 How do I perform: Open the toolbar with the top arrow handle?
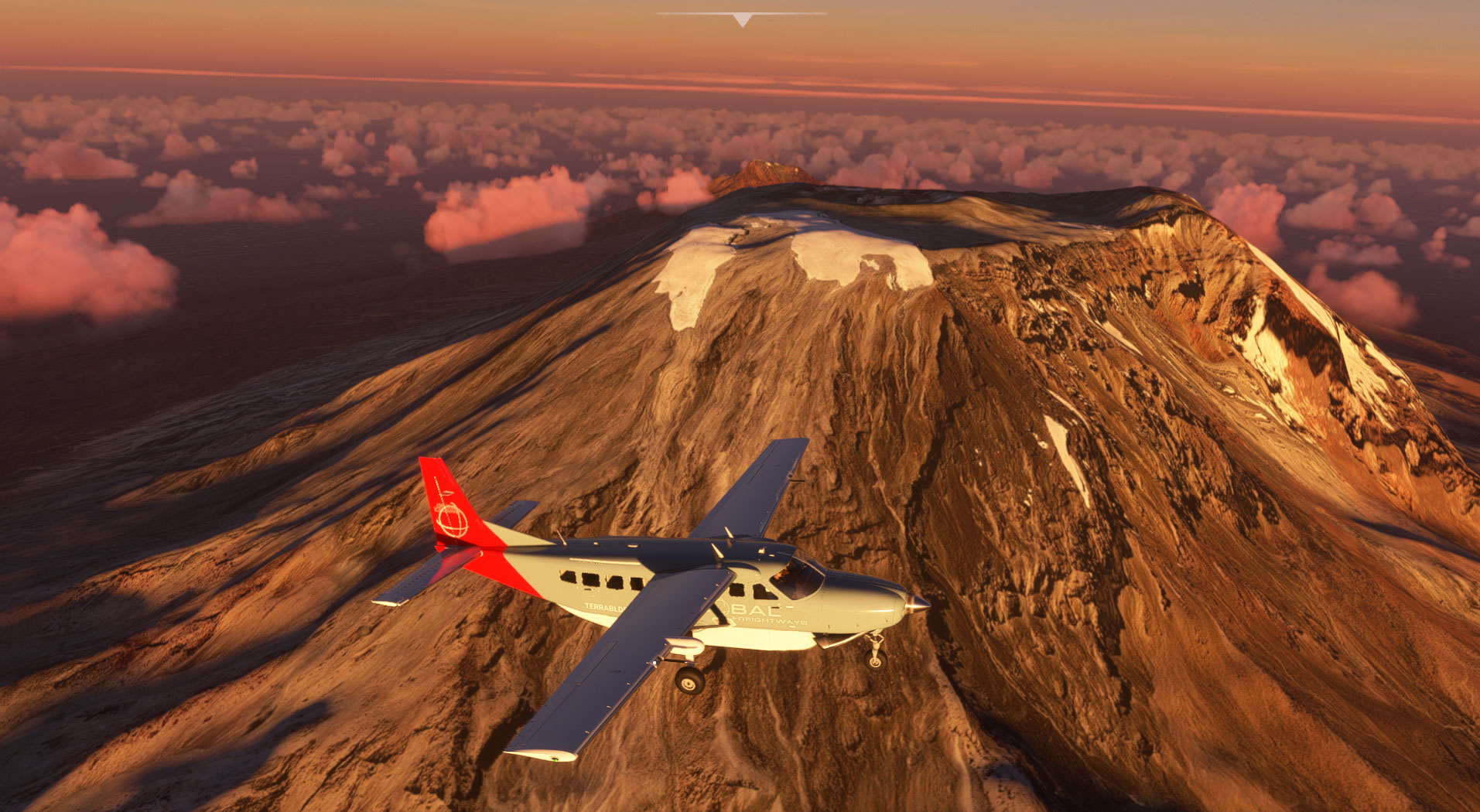coord(742,19)
